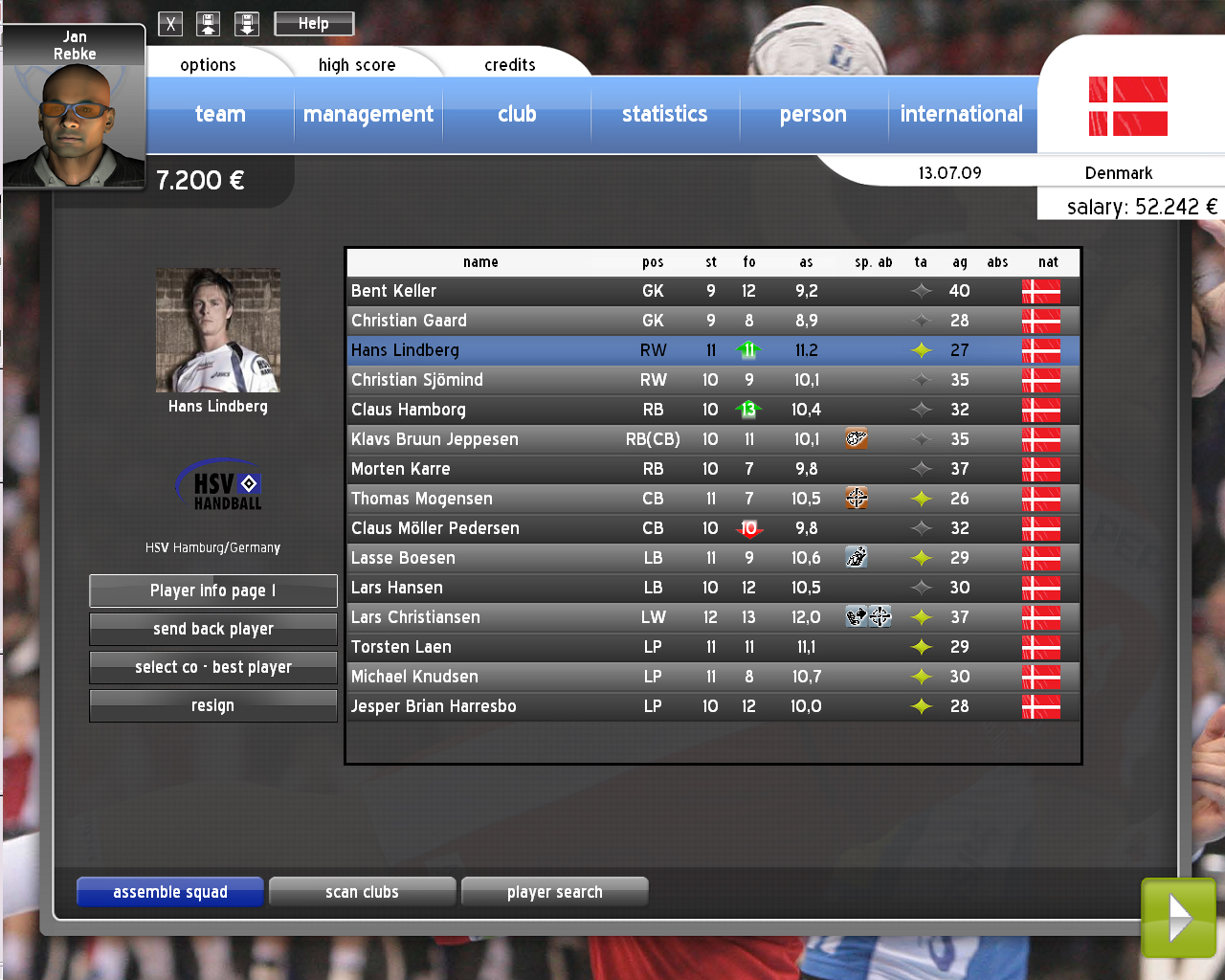Show the credits tab
Image resolution: width=1225 pixels, height=980 pixels.
509,65
